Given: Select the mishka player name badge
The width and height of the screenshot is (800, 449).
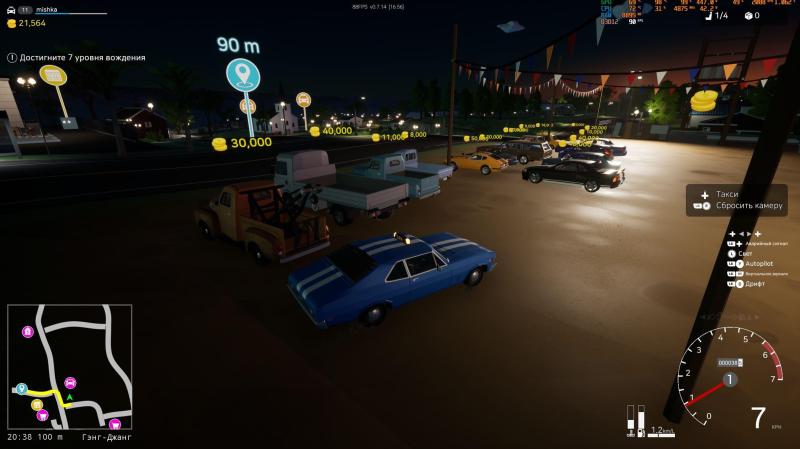Looking at the screenshot, I should point(49,8).
